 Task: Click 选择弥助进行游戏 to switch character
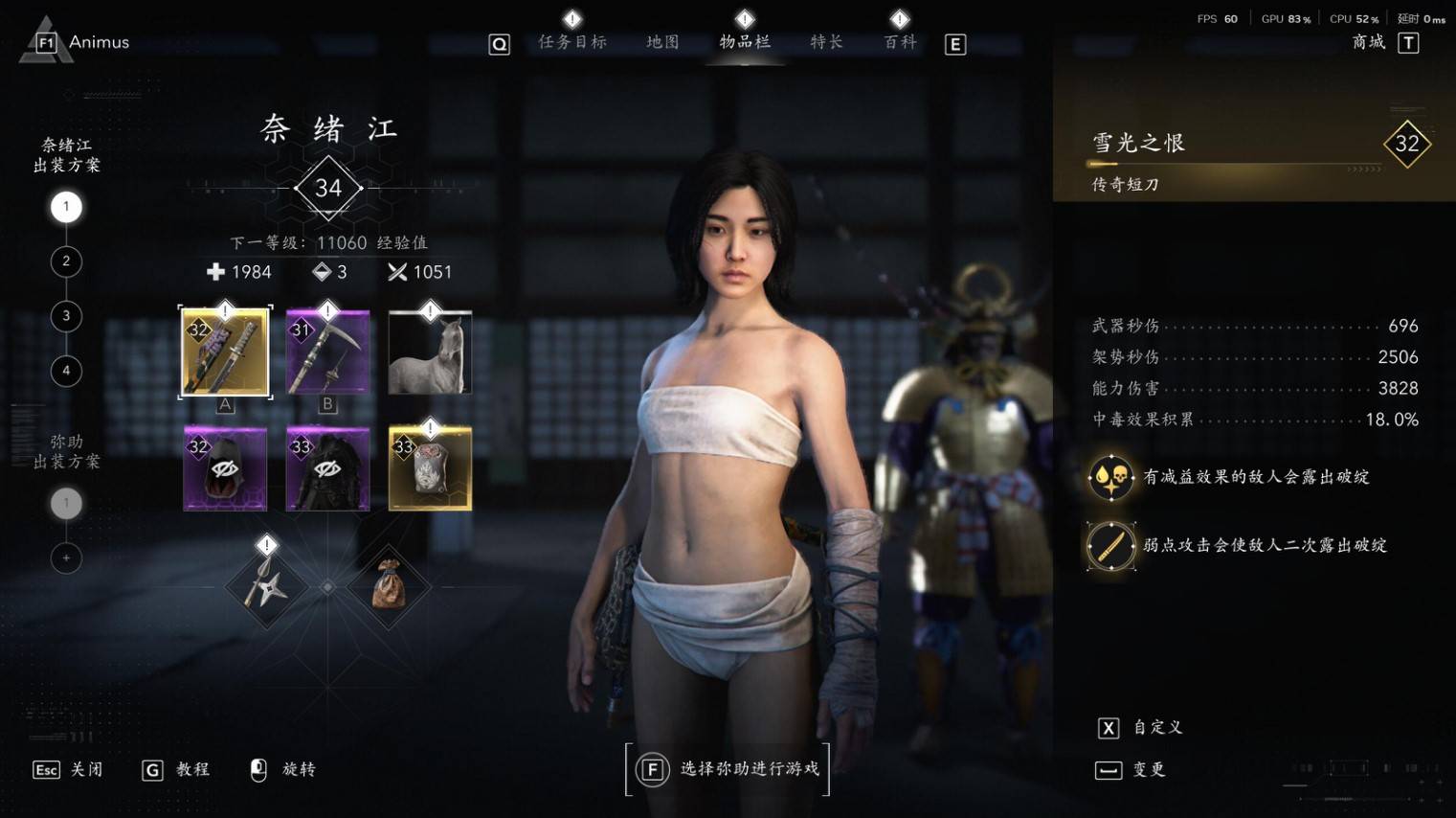click(x=728, y=769)
